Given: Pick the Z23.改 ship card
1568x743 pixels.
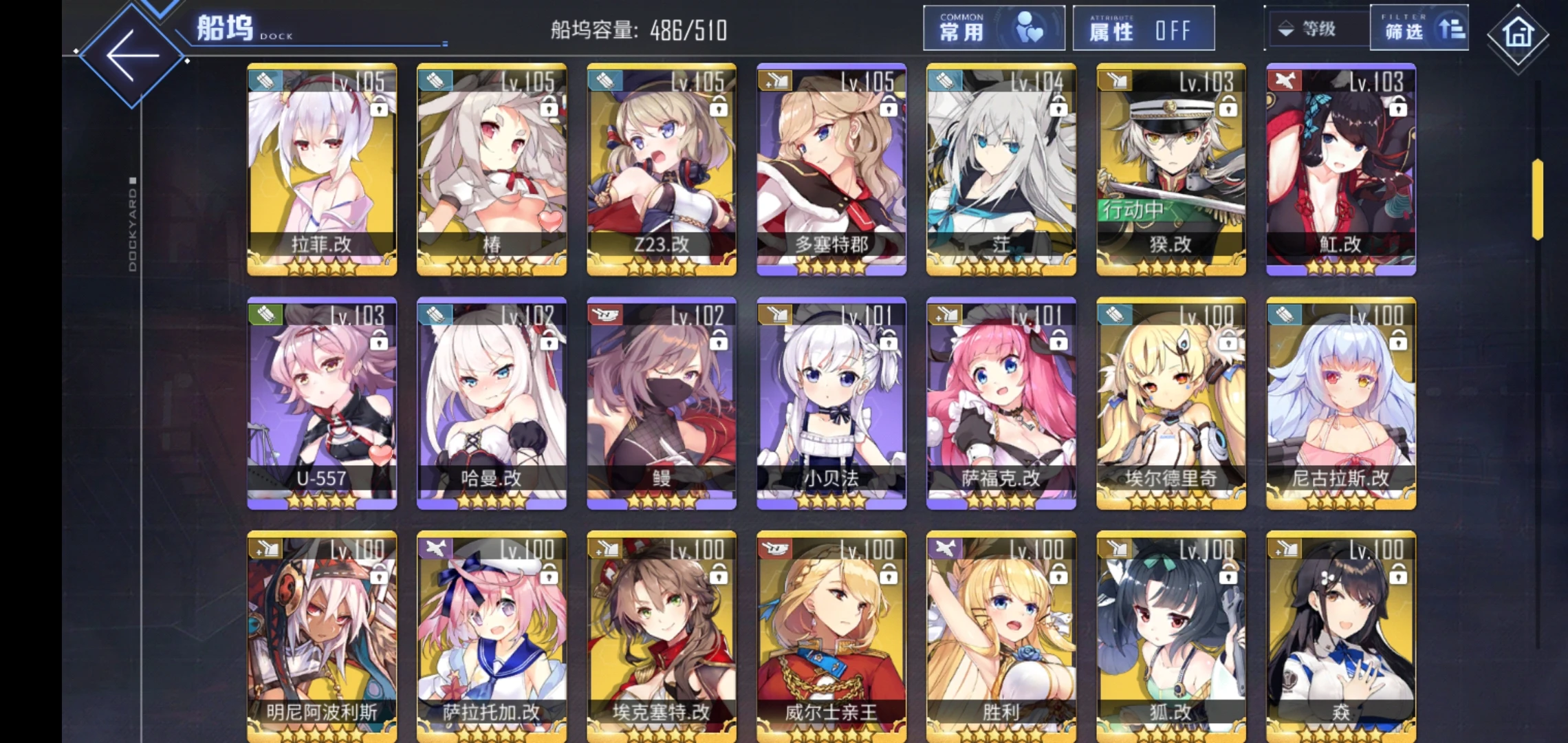Looking at the screenshot, I should (x=662, y=169).
